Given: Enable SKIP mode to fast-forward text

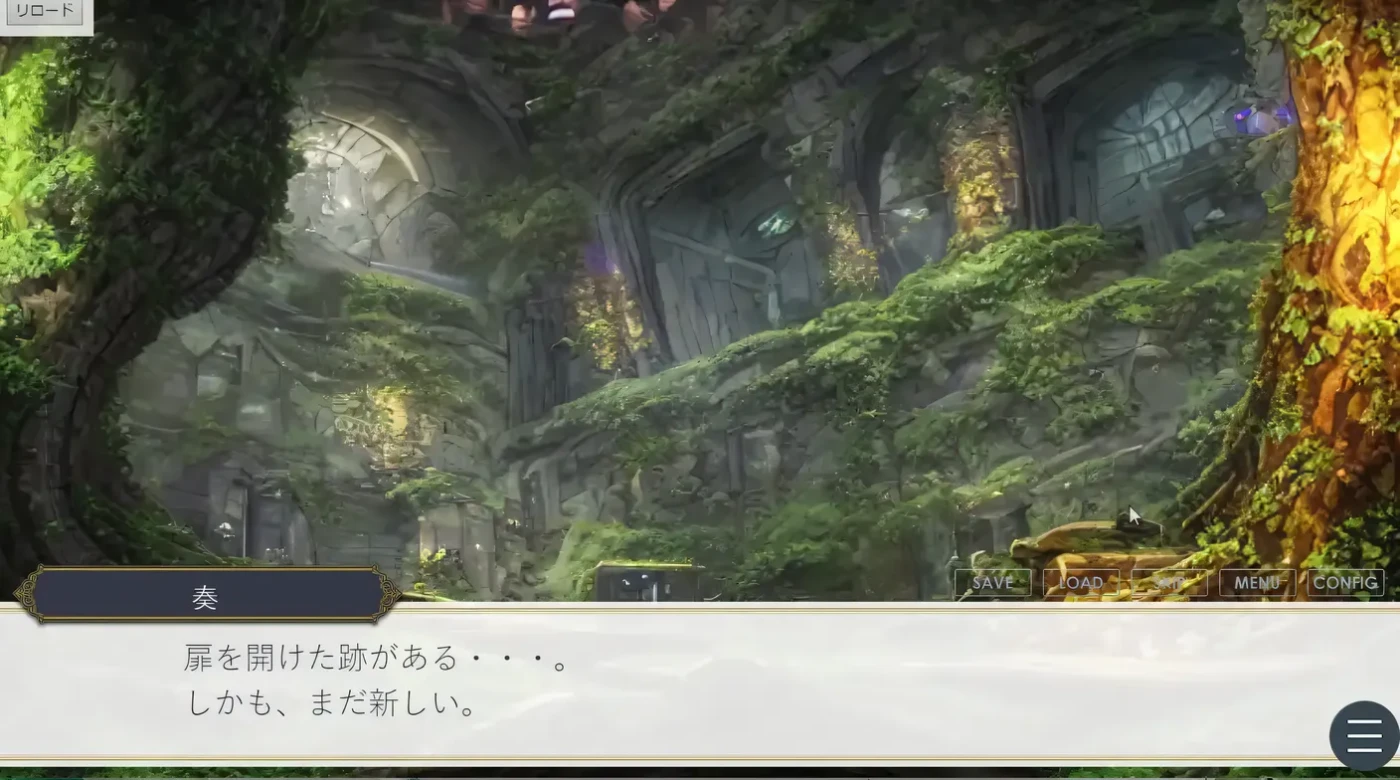Looking at the screenshot, I should pyautogui.click(x=1169, y=582).
